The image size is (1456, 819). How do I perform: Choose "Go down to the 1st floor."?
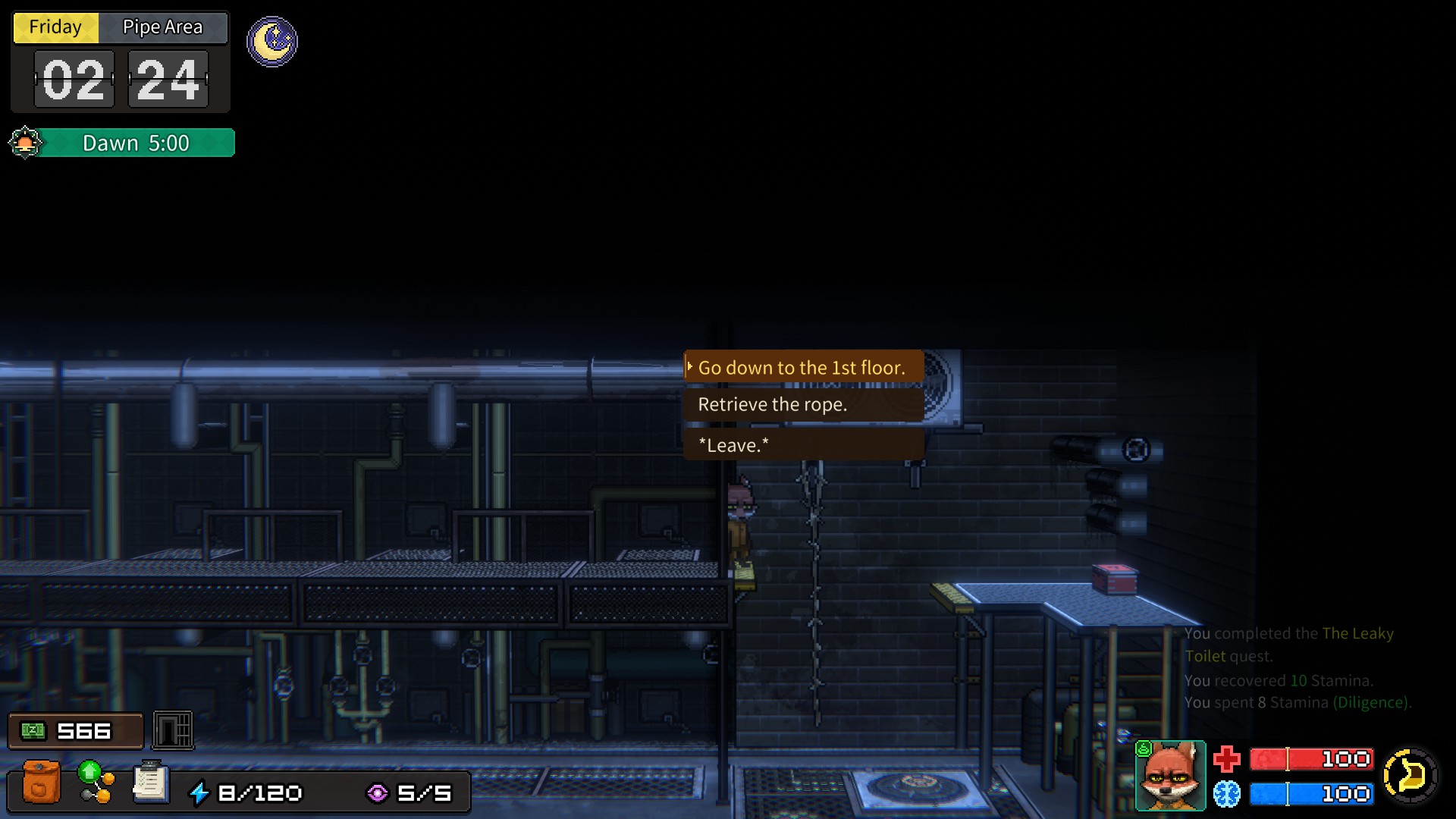[x=803, y=368]
